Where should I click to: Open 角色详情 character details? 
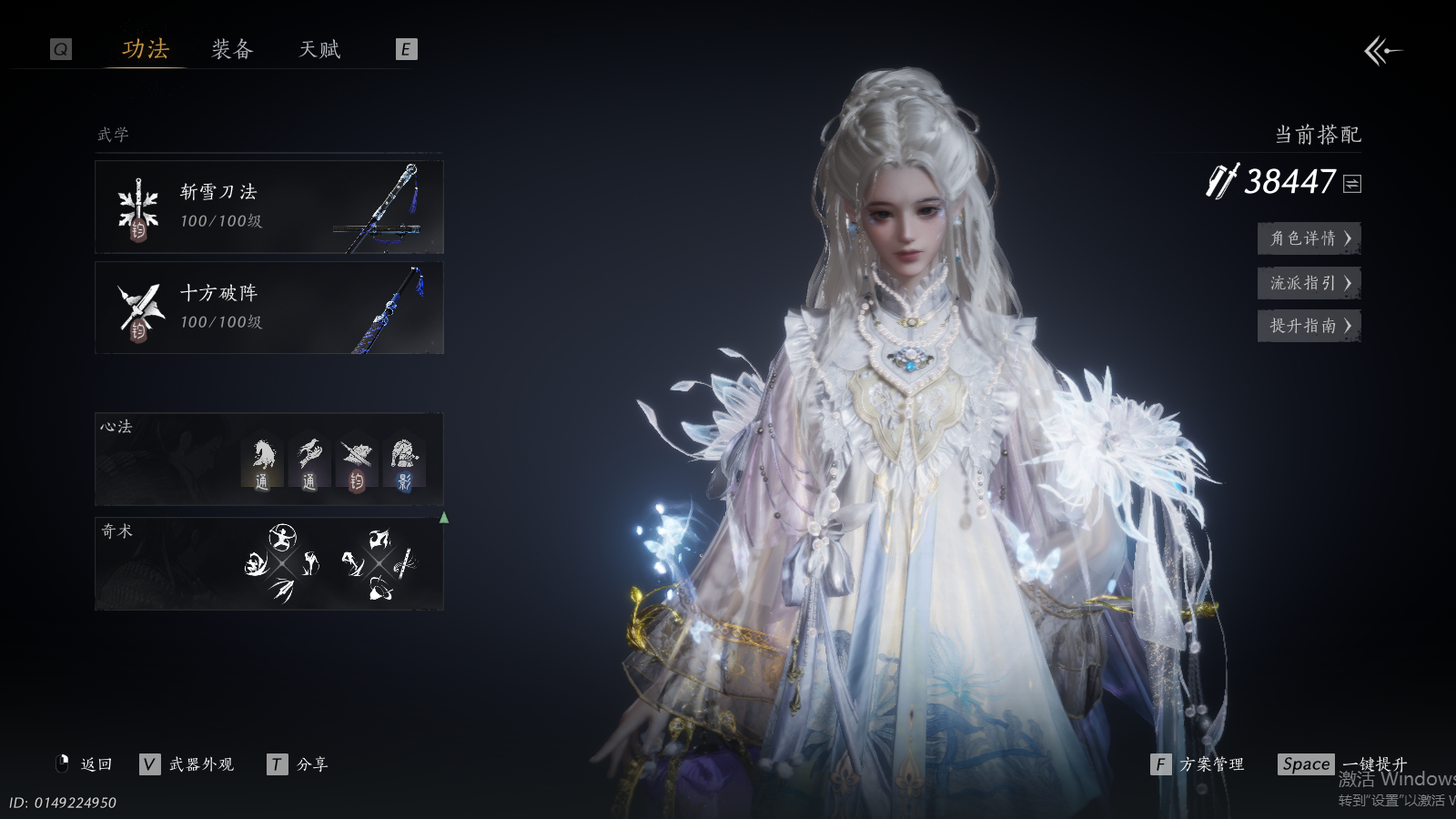pyautogui.click(x=1309, y=238)
